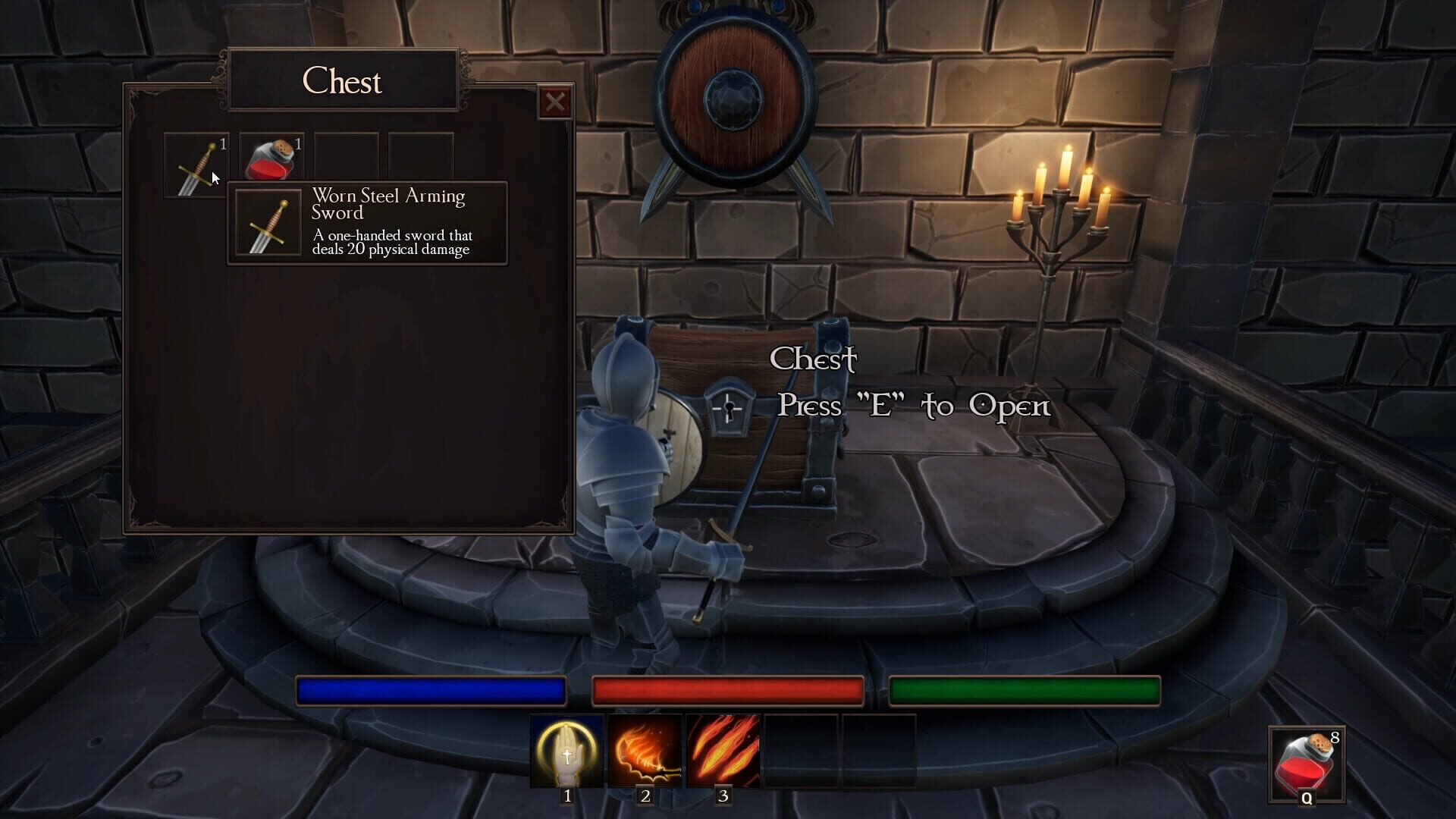Click the Press E to Open prompt text
1456x819 pixels.
(912, 406)
